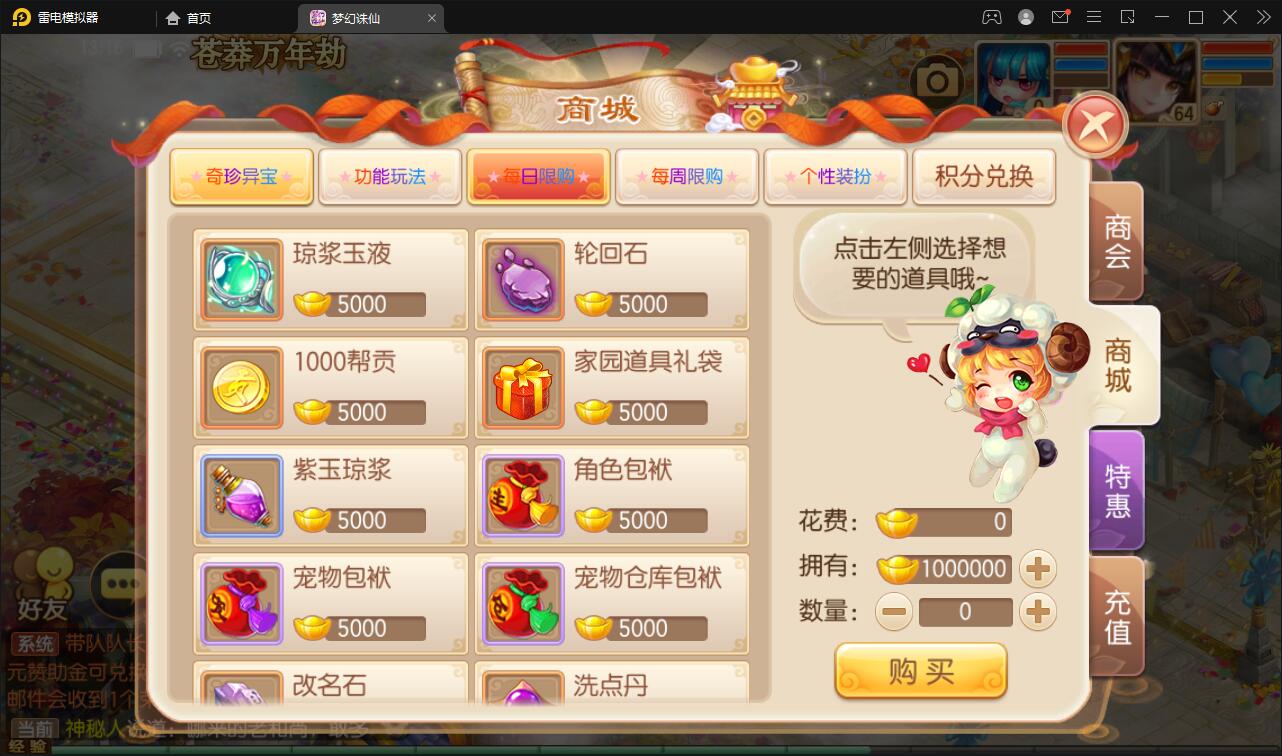Click the quantity number input field

click(x=965, y=611)
